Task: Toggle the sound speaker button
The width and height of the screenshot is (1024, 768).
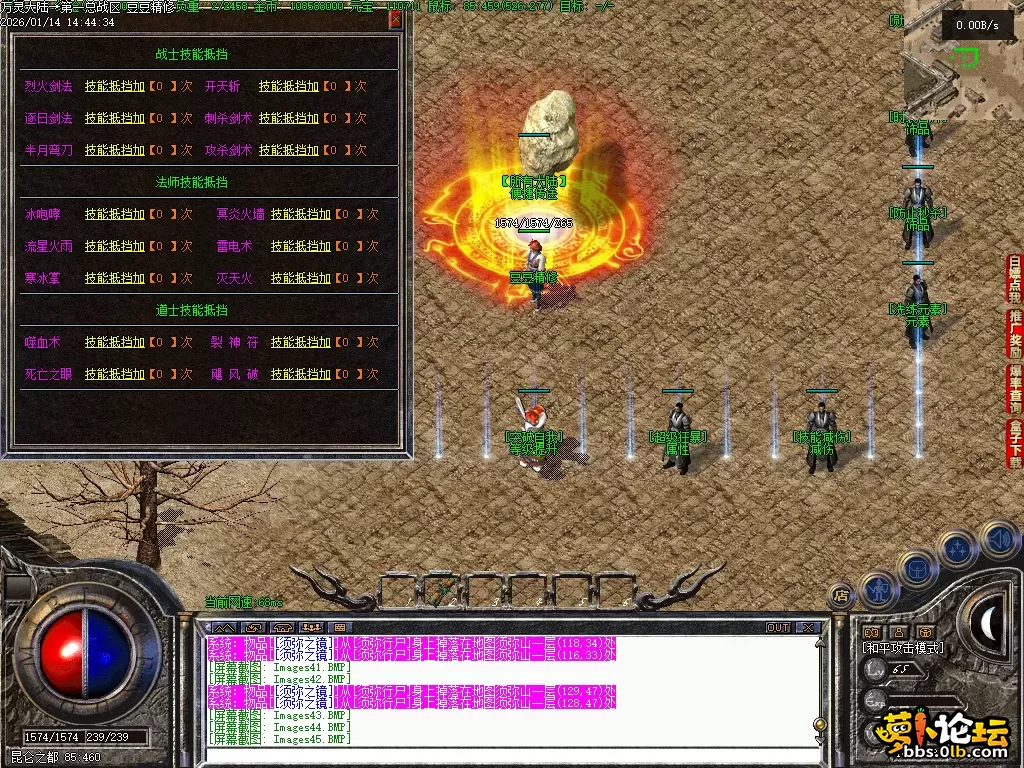Action: (x=999, y=540)
